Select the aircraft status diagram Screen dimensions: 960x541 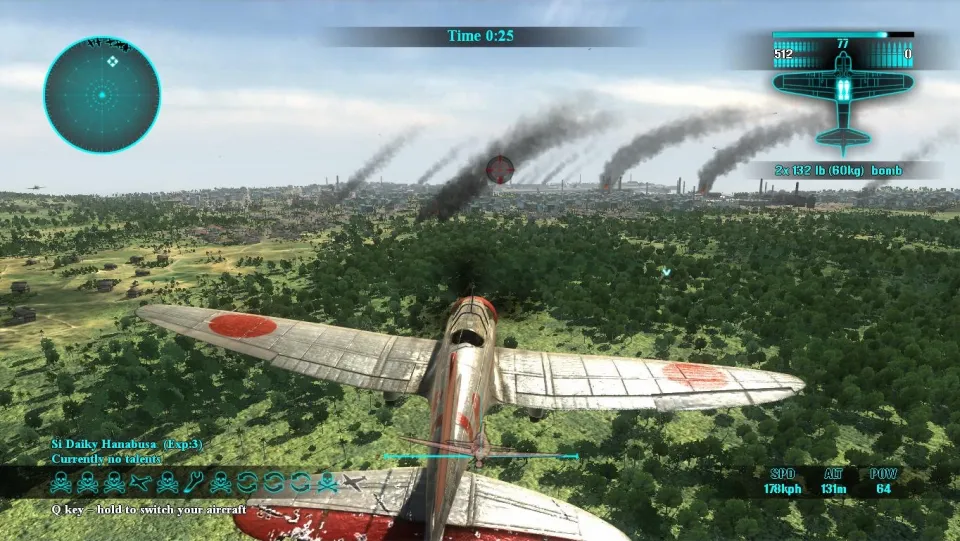pyautogui.click(x=844, y=95)
